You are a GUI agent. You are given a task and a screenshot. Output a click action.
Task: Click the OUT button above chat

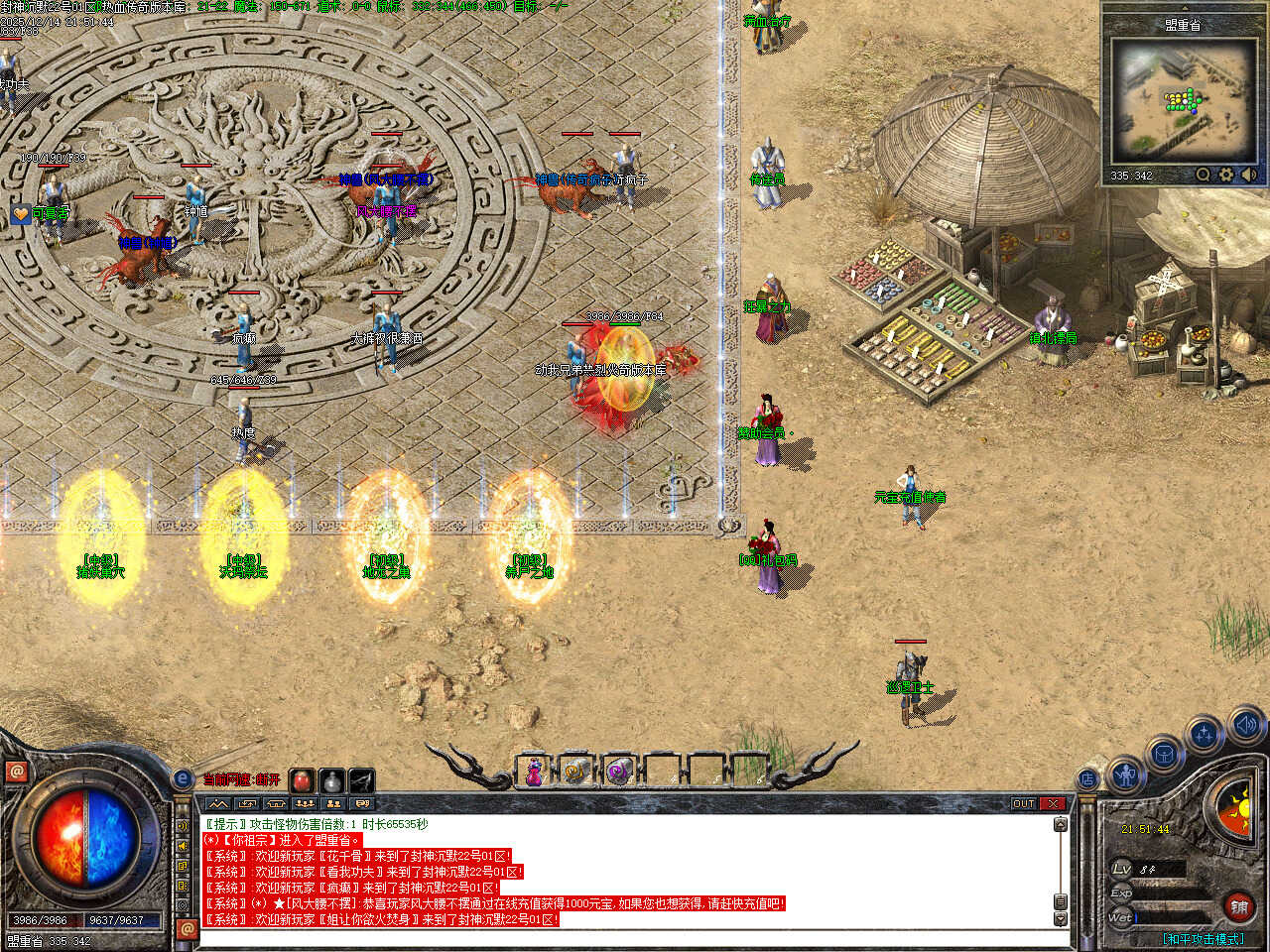(1024, 803)
